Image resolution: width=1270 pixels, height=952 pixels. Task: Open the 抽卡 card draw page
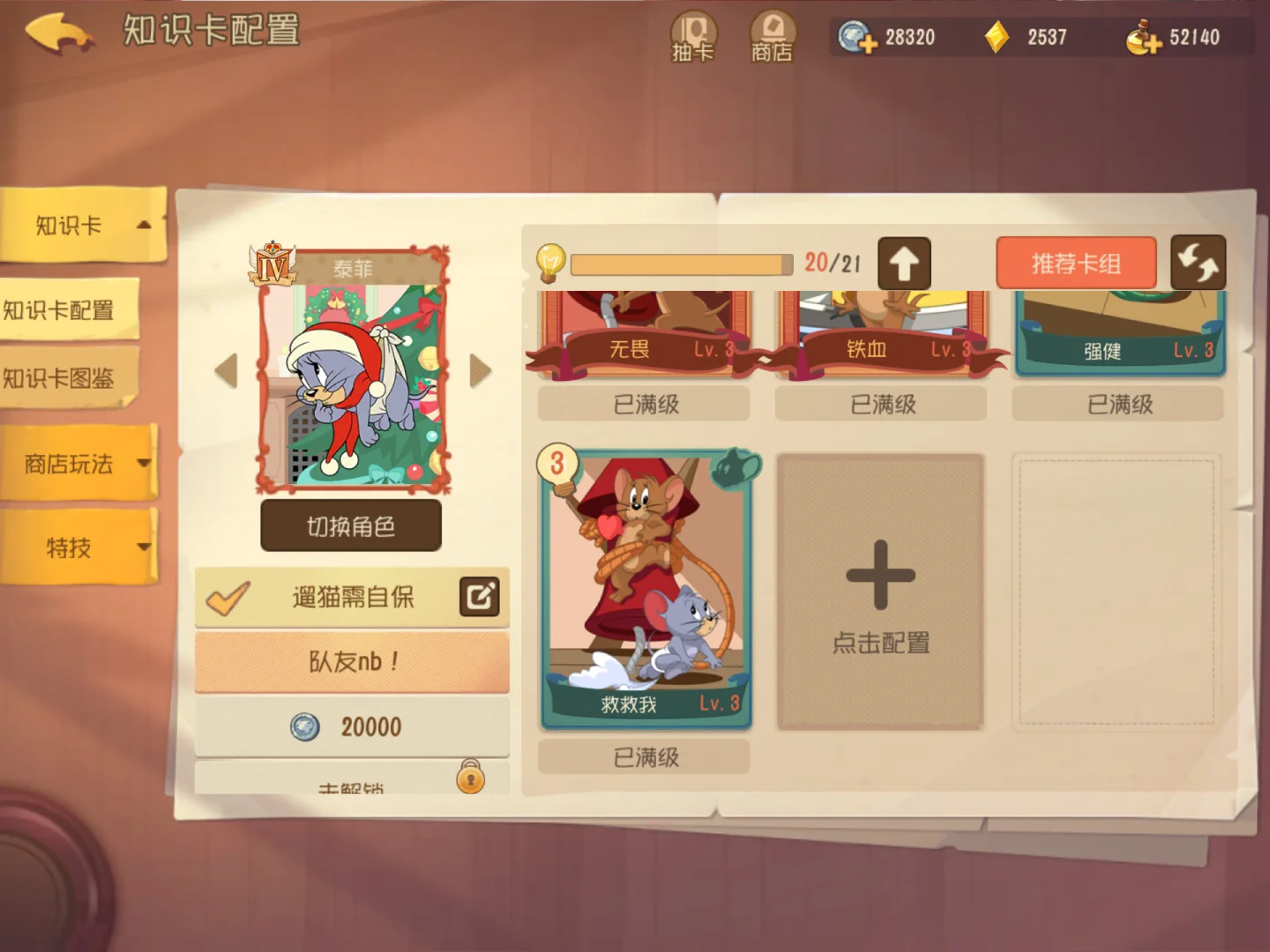[x=693, y=36]
